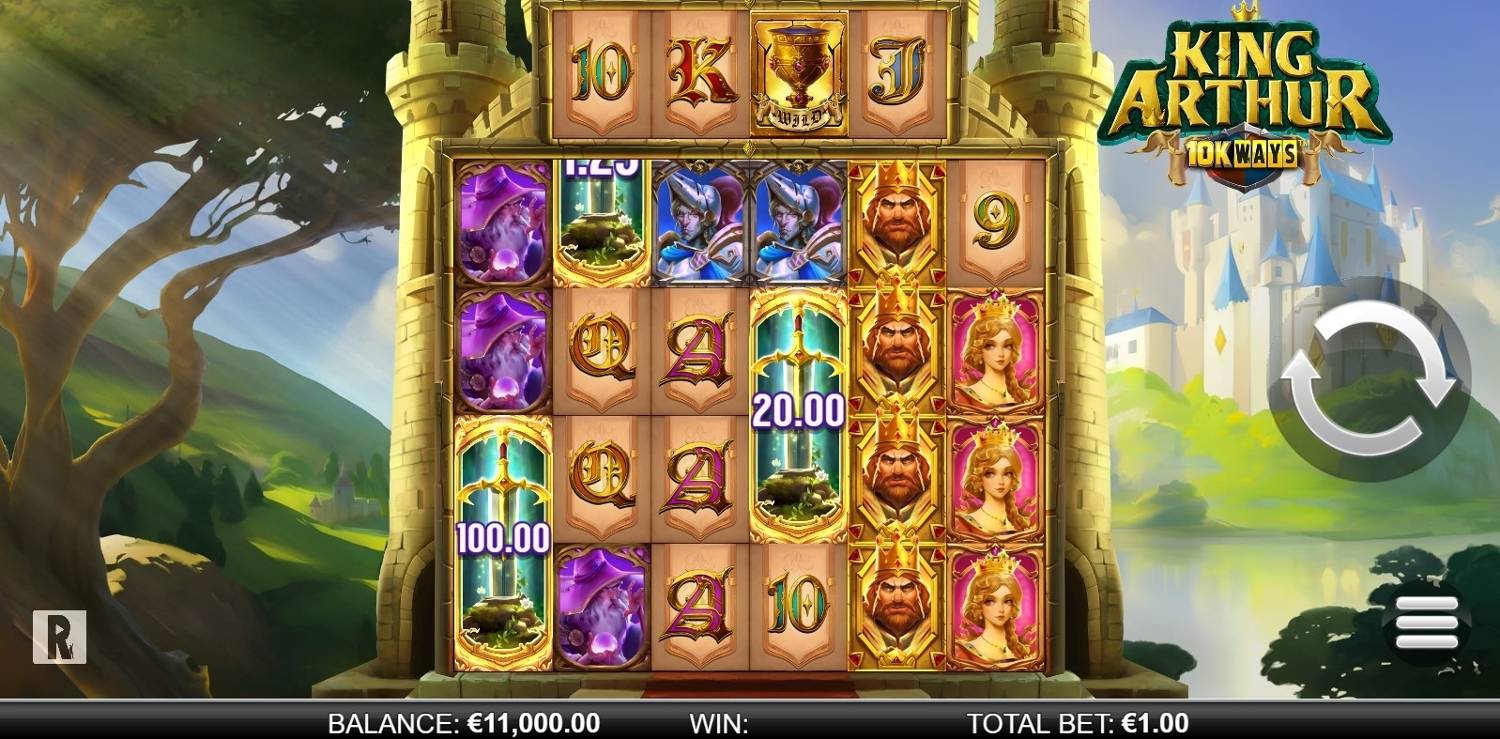This screenshot has height=739, width=1500.
Task: Click the BALANCE €11,000.00 display
Action: [x=460, y=717]
